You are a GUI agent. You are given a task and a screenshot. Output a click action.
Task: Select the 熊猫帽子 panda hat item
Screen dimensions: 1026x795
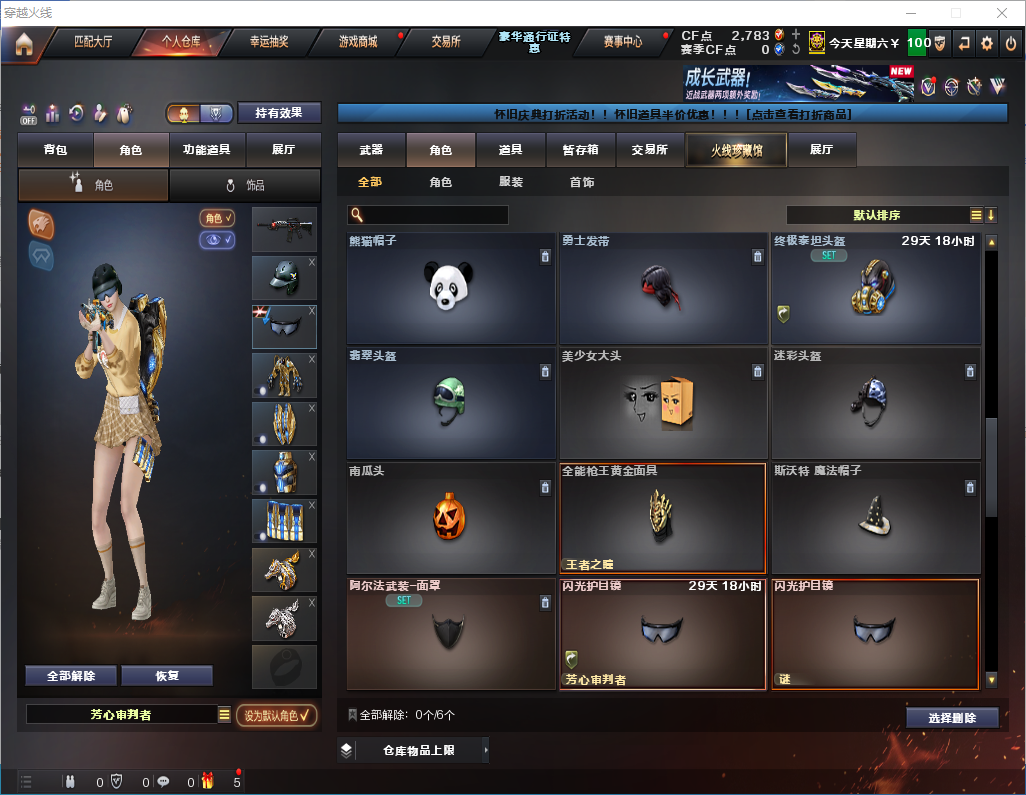click(x=450, y=289)
